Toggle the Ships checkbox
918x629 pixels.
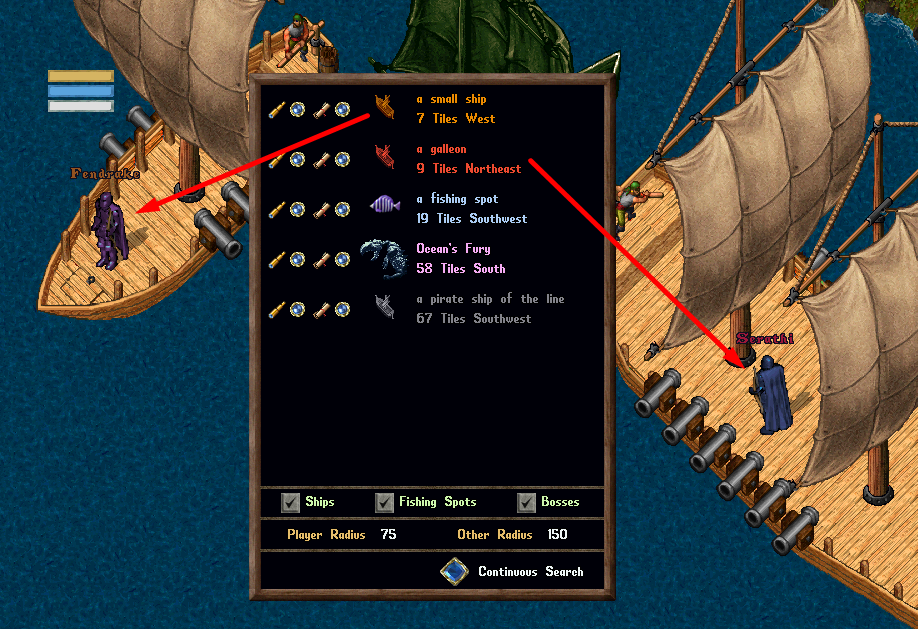click(x=291, y=502)
